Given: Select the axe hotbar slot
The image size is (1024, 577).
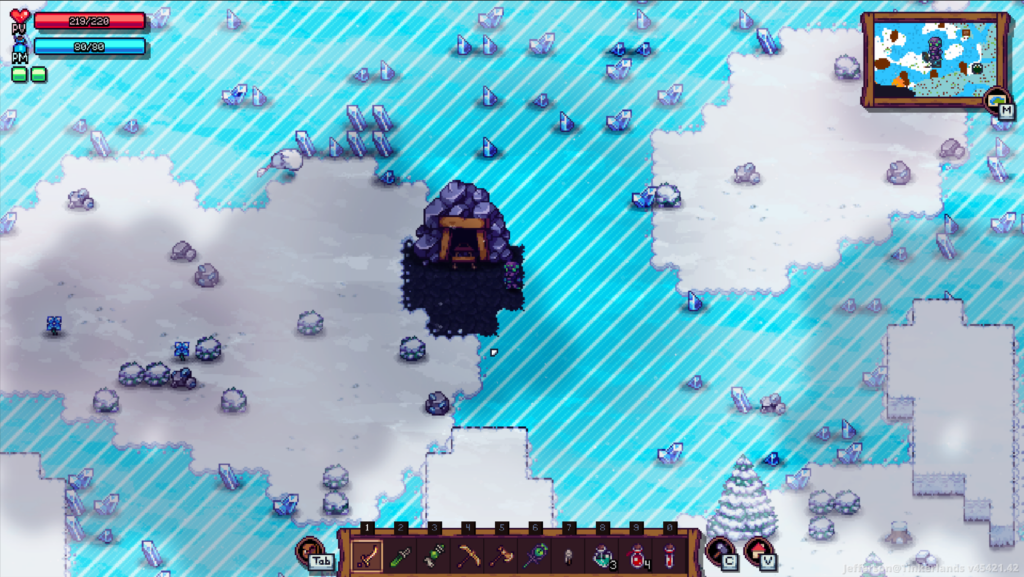Looking at the screenshot, I should coord(502,554).
